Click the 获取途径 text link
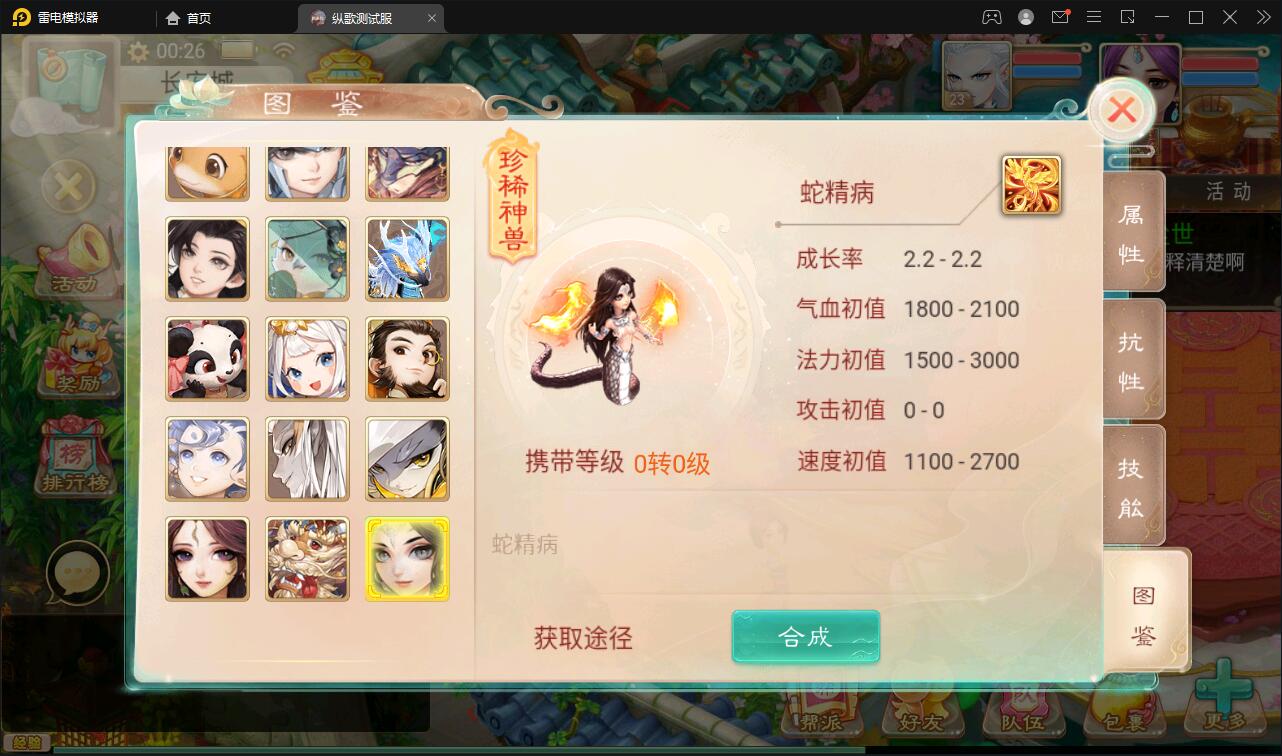This screenshot has width=1282, height=756. [583, 637]
